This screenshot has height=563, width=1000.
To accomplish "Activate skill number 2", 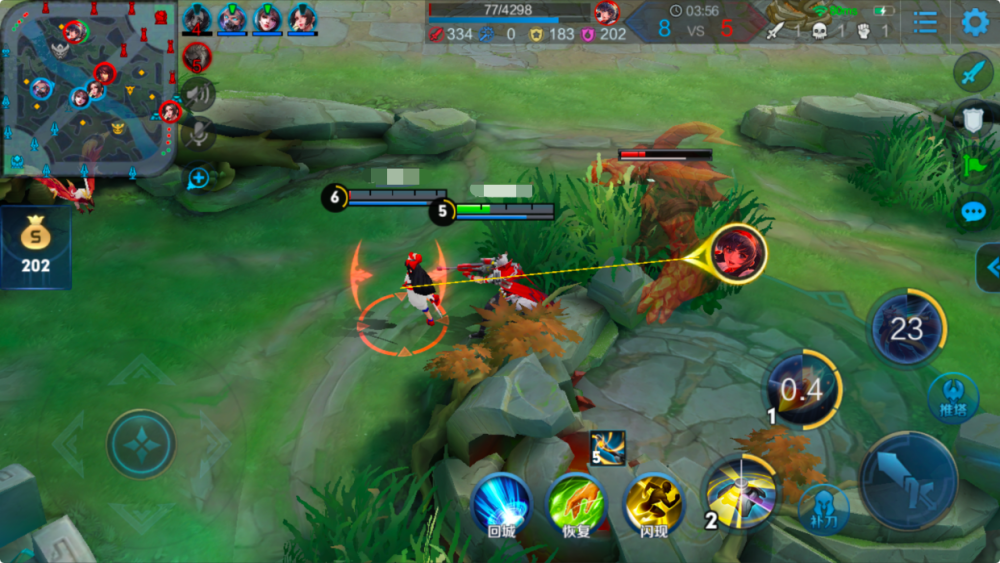I will coord(740,491).
